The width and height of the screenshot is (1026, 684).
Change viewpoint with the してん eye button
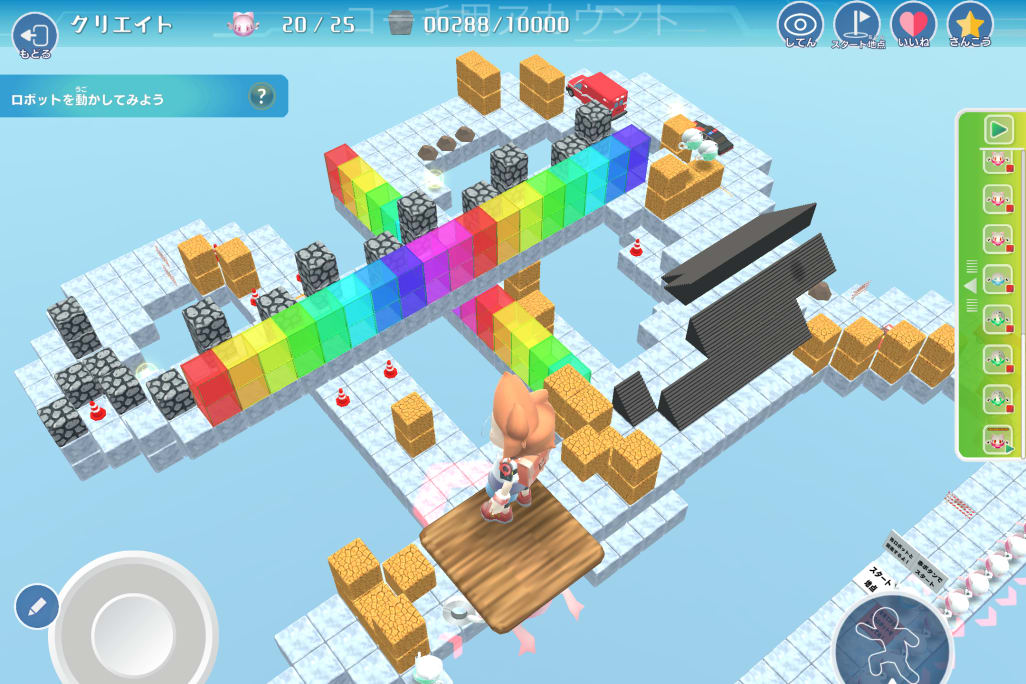(800, 25)
